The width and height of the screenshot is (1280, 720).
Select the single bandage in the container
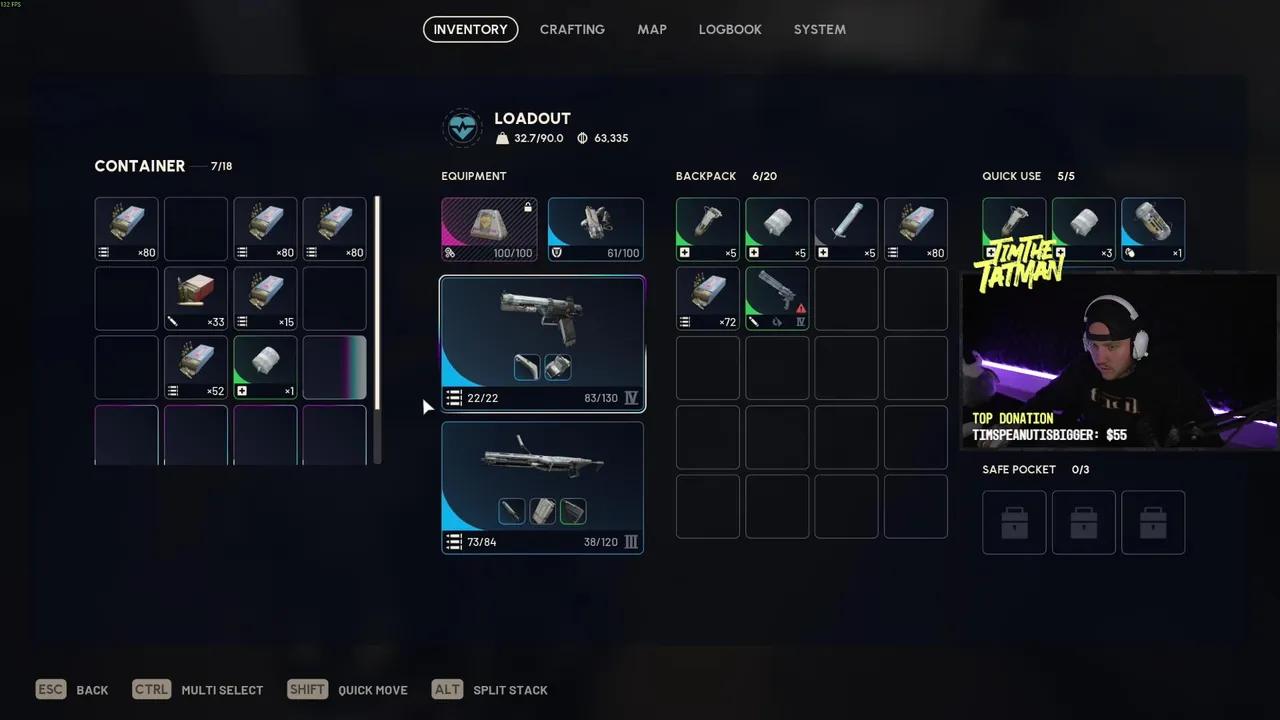tap(265, 368)
